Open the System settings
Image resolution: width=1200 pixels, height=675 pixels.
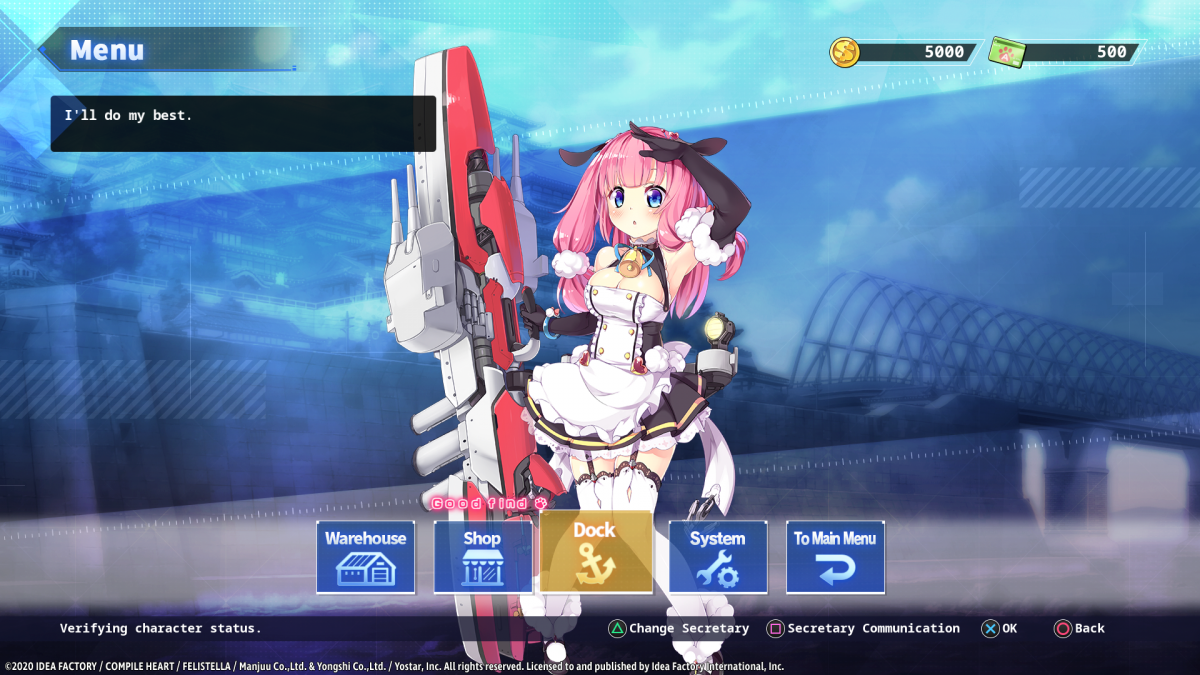tap(717, 557)
